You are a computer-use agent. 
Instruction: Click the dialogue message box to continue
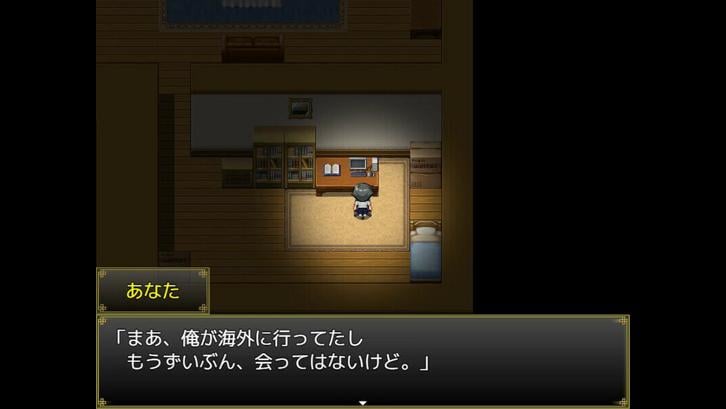362,360
